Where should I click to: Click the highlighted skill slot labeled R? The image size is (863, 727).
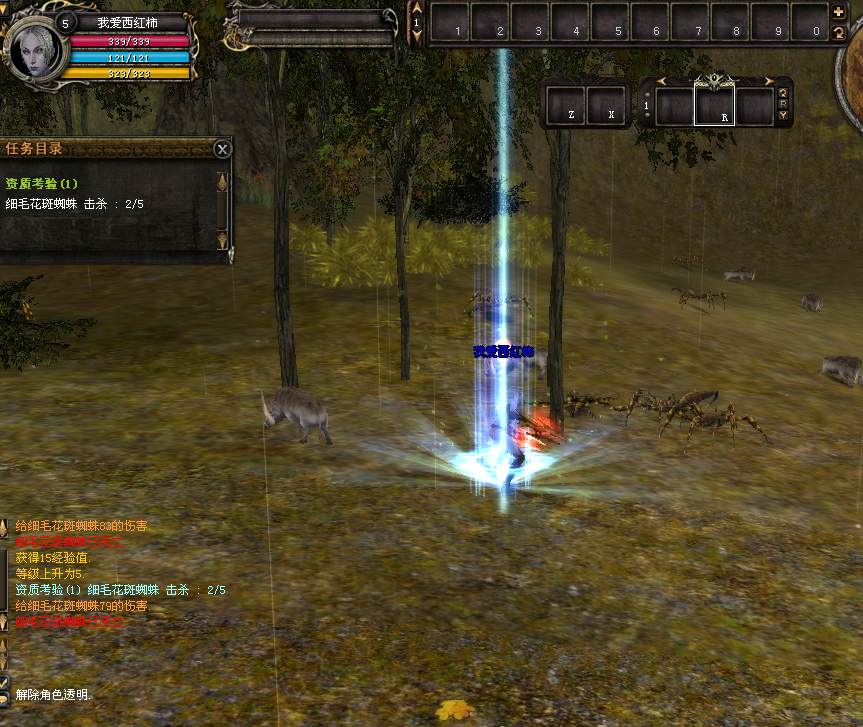715,106
